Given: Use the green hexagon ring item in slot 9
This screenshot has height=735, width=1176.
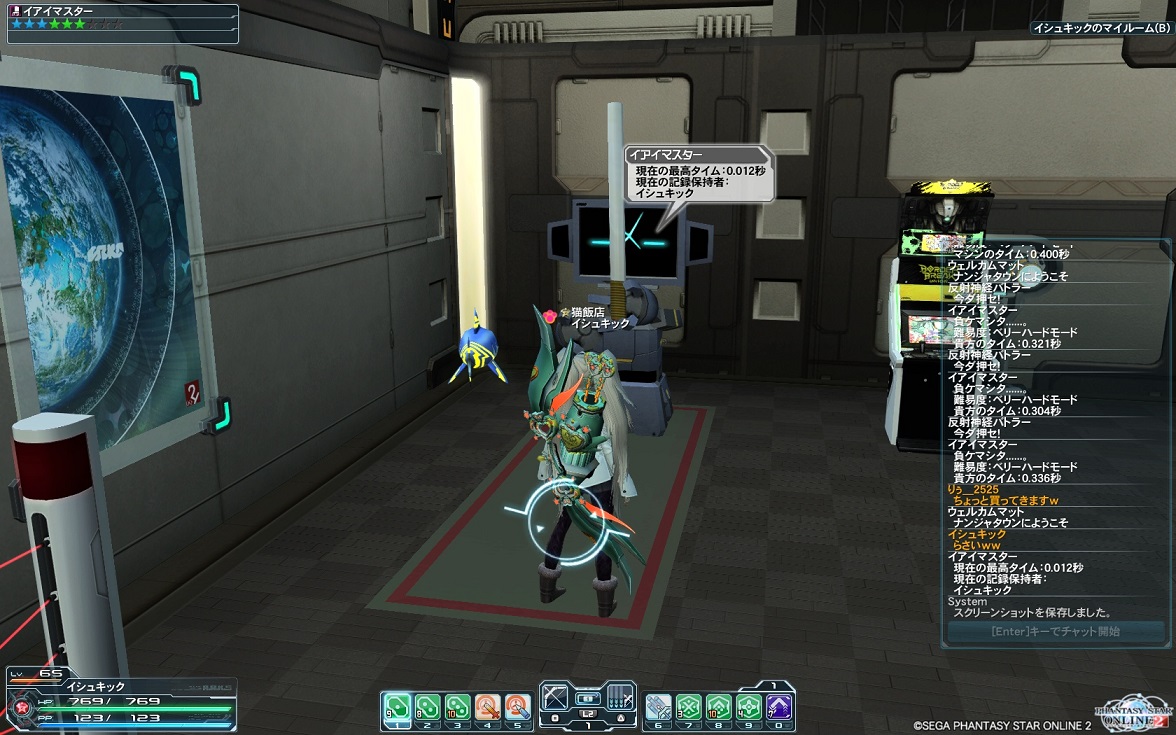Looking at the screenshot, I should (x=749, y=707).
